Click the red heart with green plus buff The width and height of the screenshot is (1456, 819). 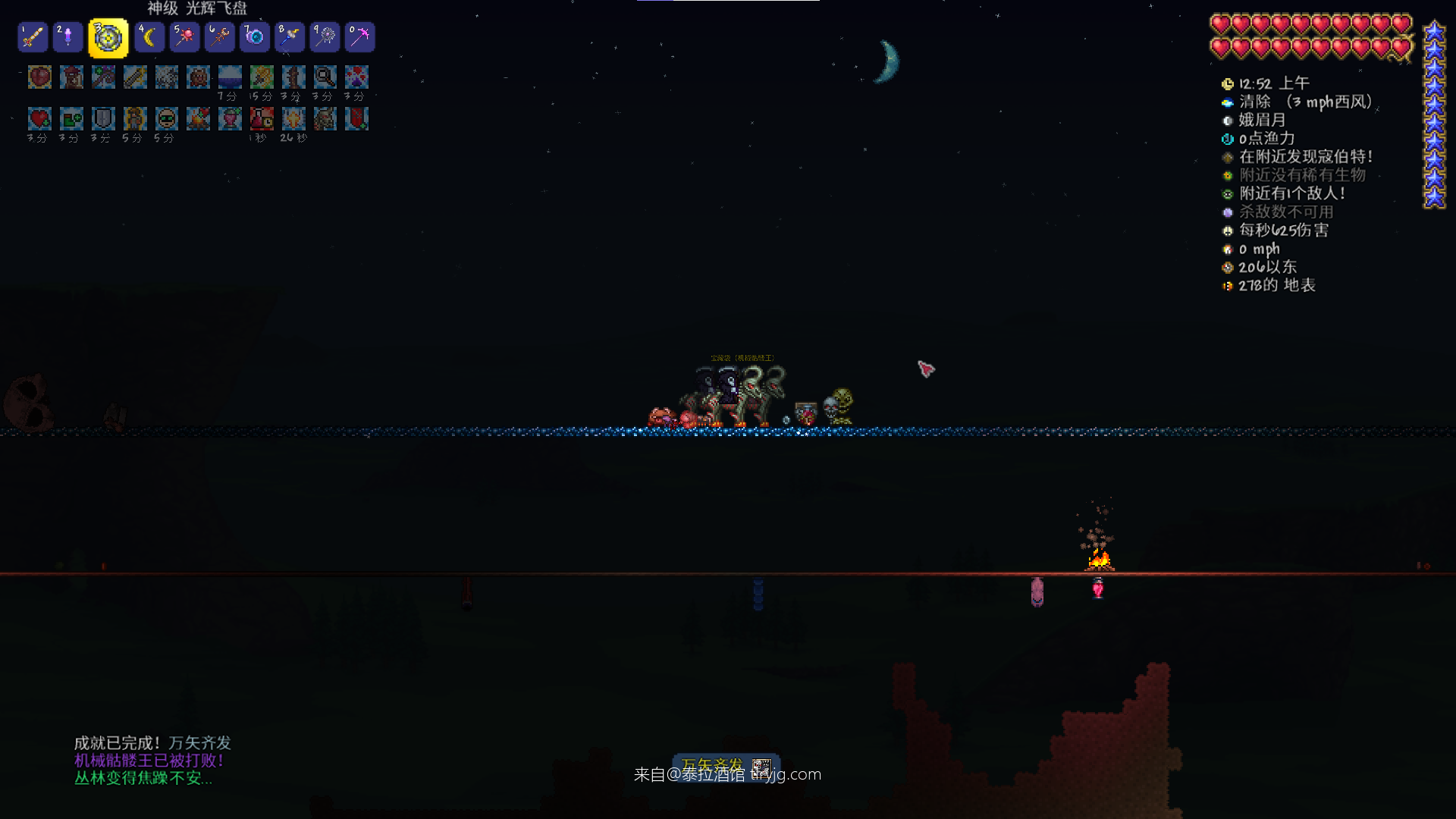click(x=39, y=118)
